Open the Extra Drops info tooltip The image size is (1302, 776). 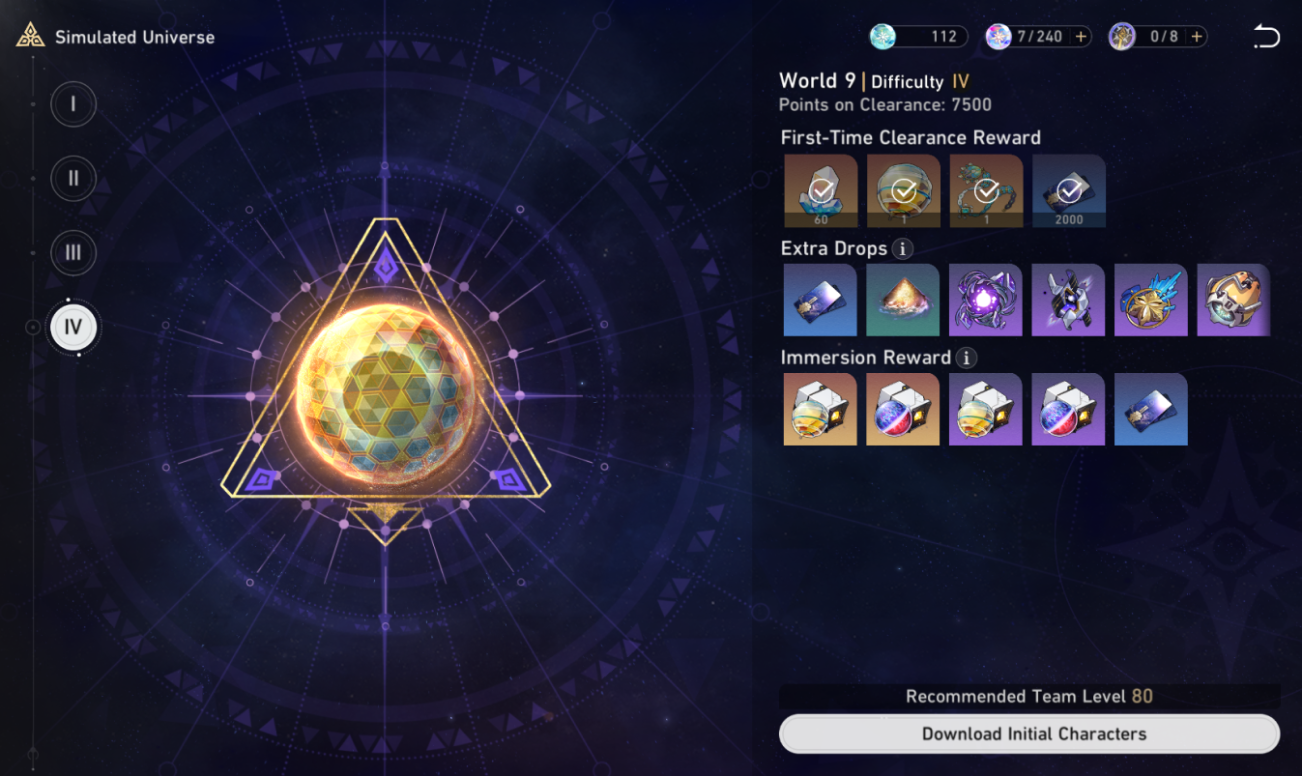pos(901,248)
